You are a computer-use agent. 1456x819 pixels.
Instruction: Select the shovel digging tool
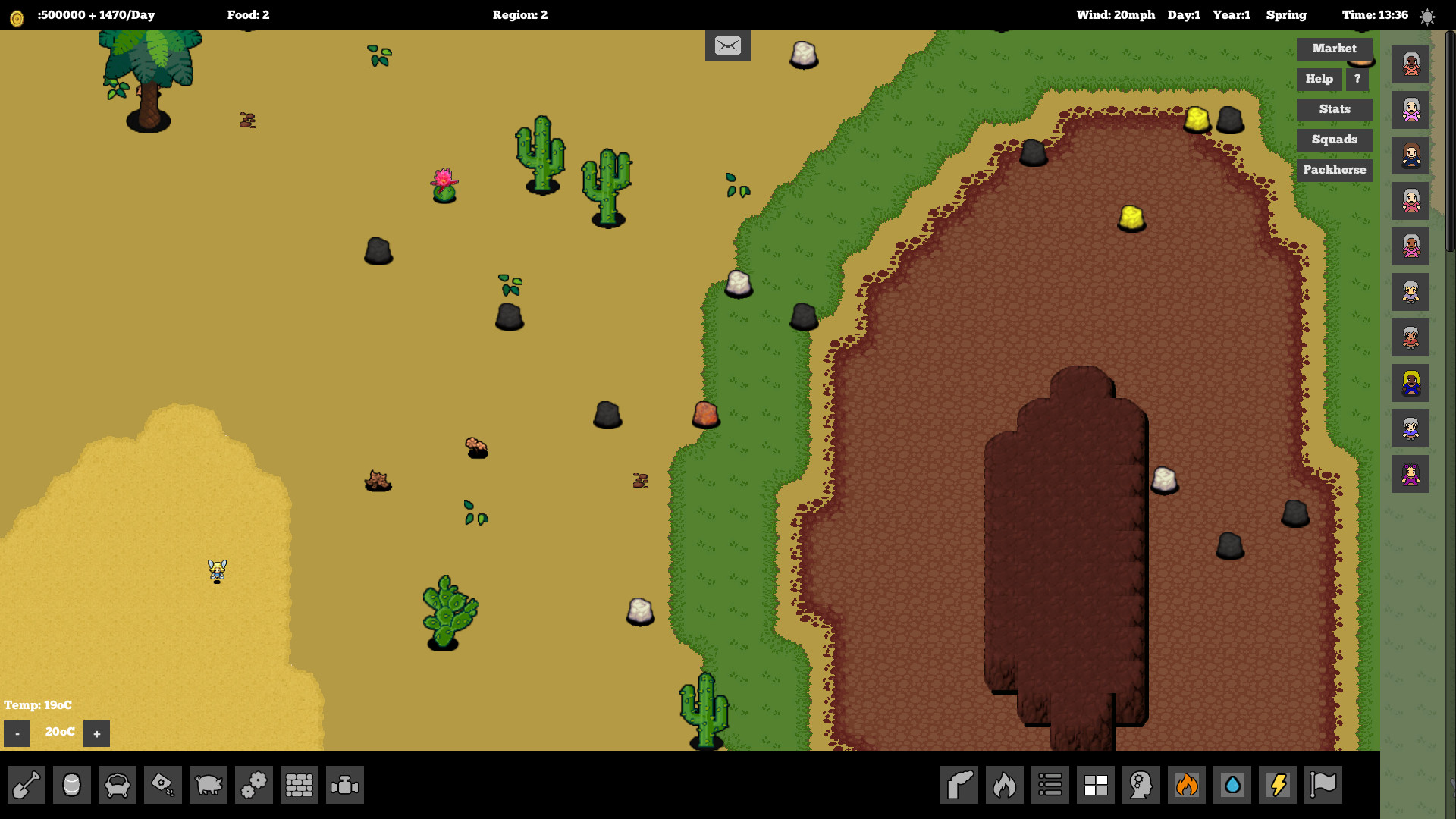pos(27,785)
